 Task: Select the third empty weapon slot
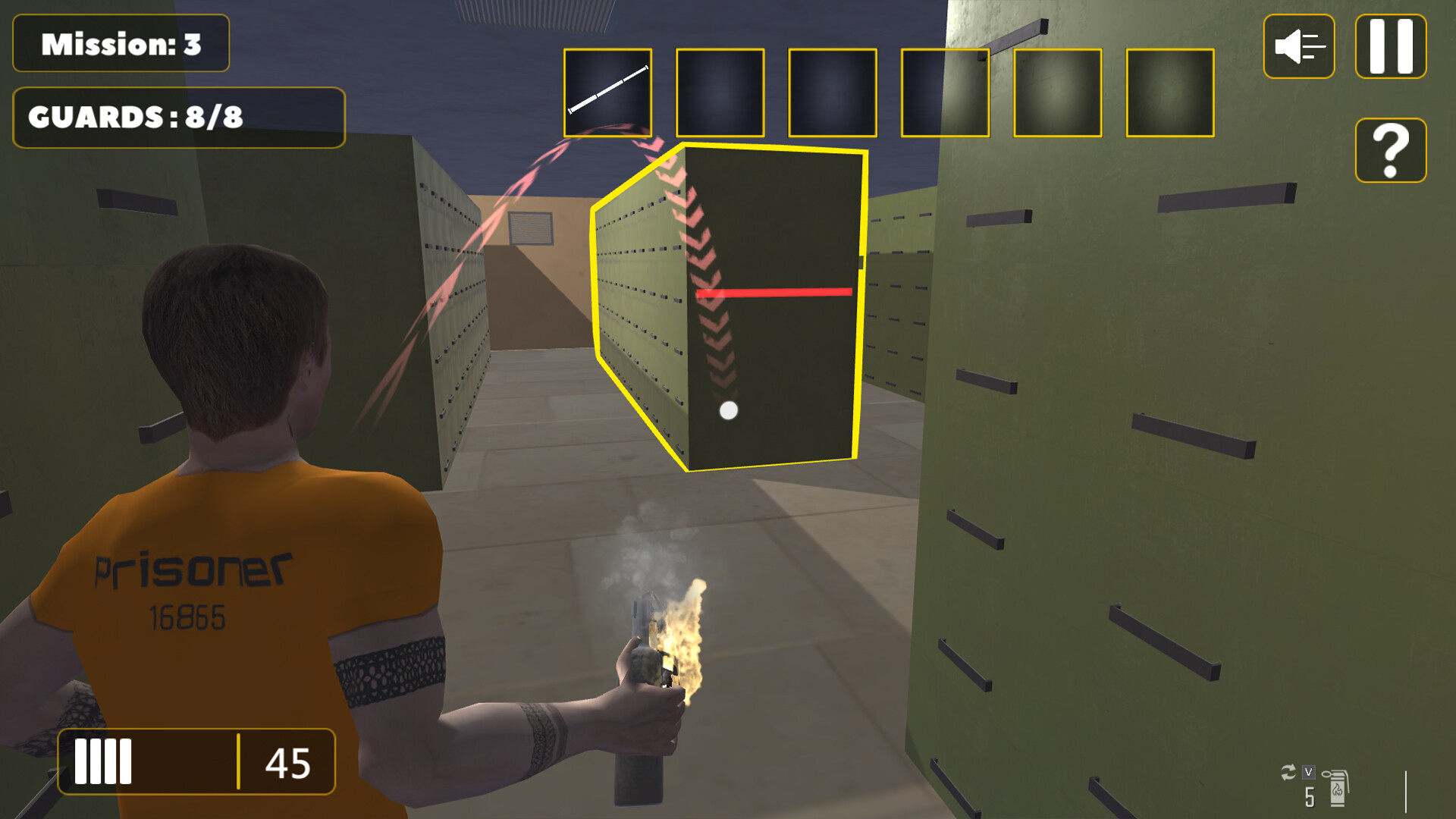click(x=832, y=94)
